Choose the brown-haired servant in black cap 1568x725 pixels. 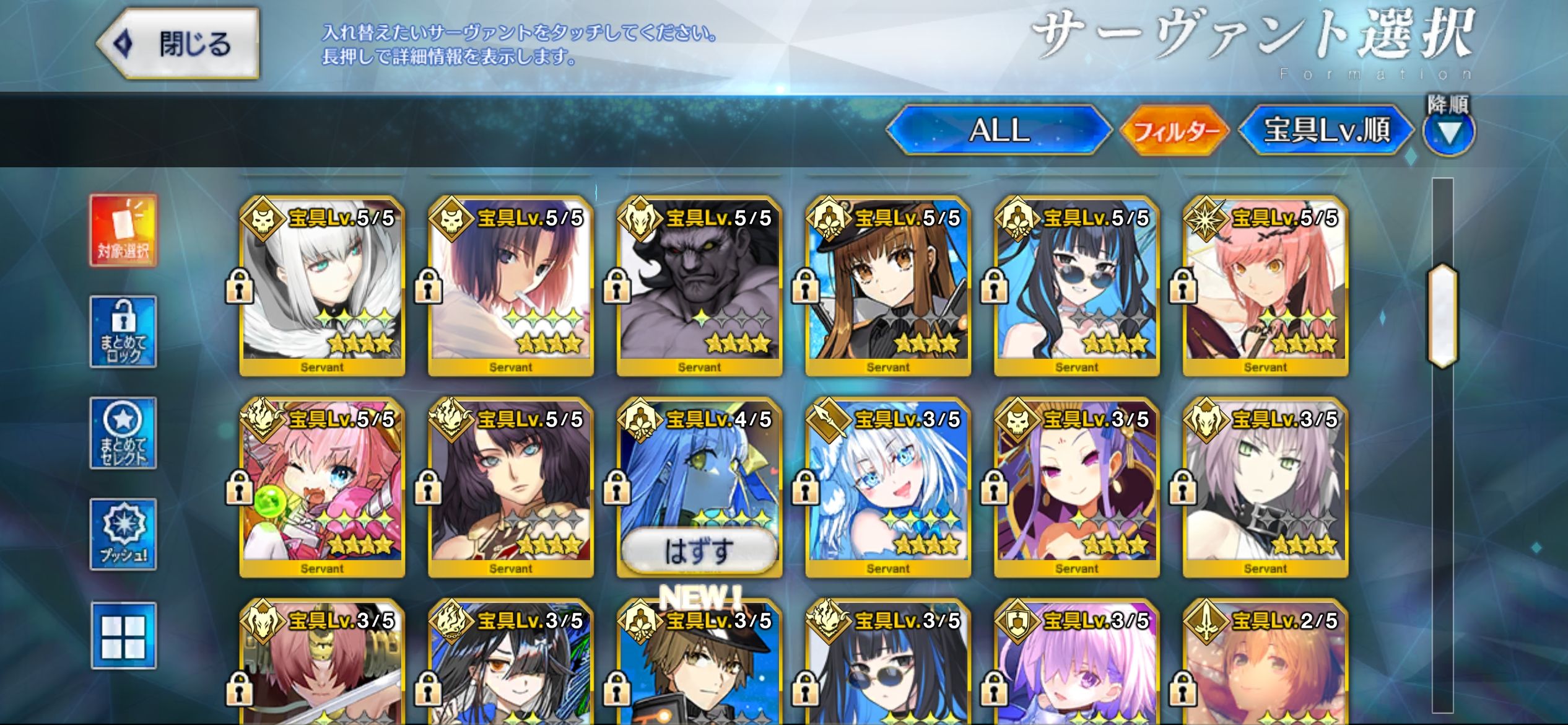click(x=888, y=286)
